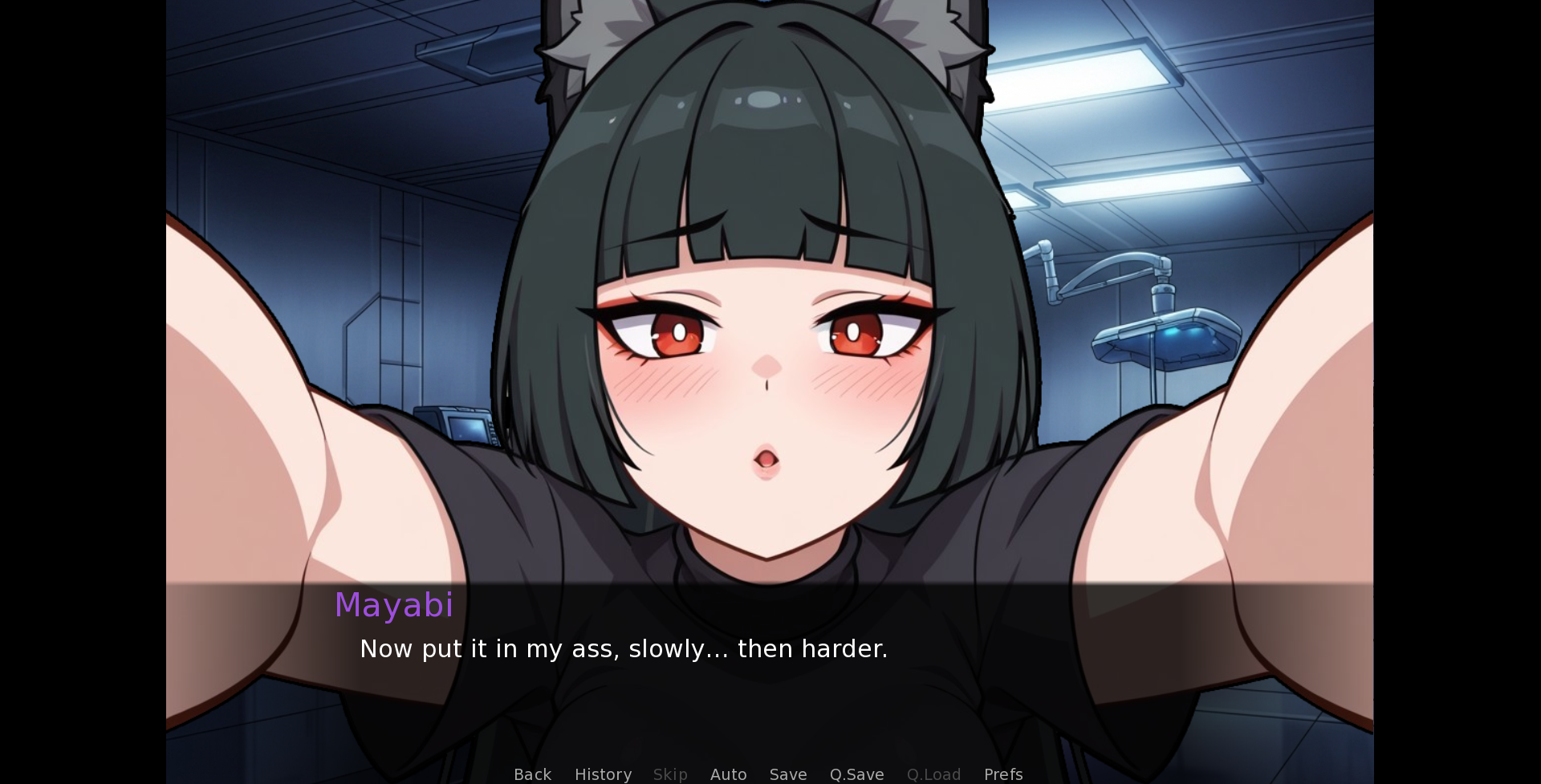Click the disabled Q.Load option
This screenshot has width=1541, height=784.
point(933,774)
